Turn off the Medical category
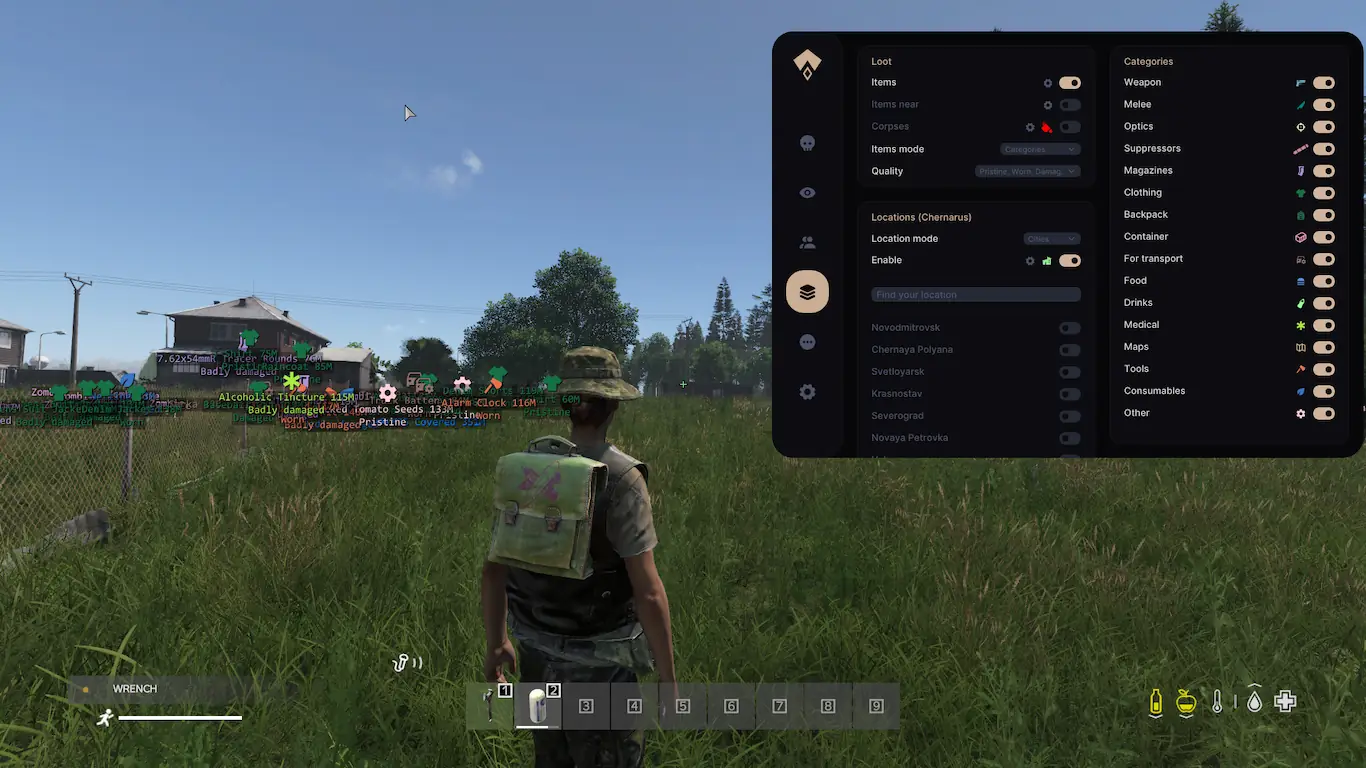The width and height of the screenshot is (1366, 768). click(x=1323, y=325)
